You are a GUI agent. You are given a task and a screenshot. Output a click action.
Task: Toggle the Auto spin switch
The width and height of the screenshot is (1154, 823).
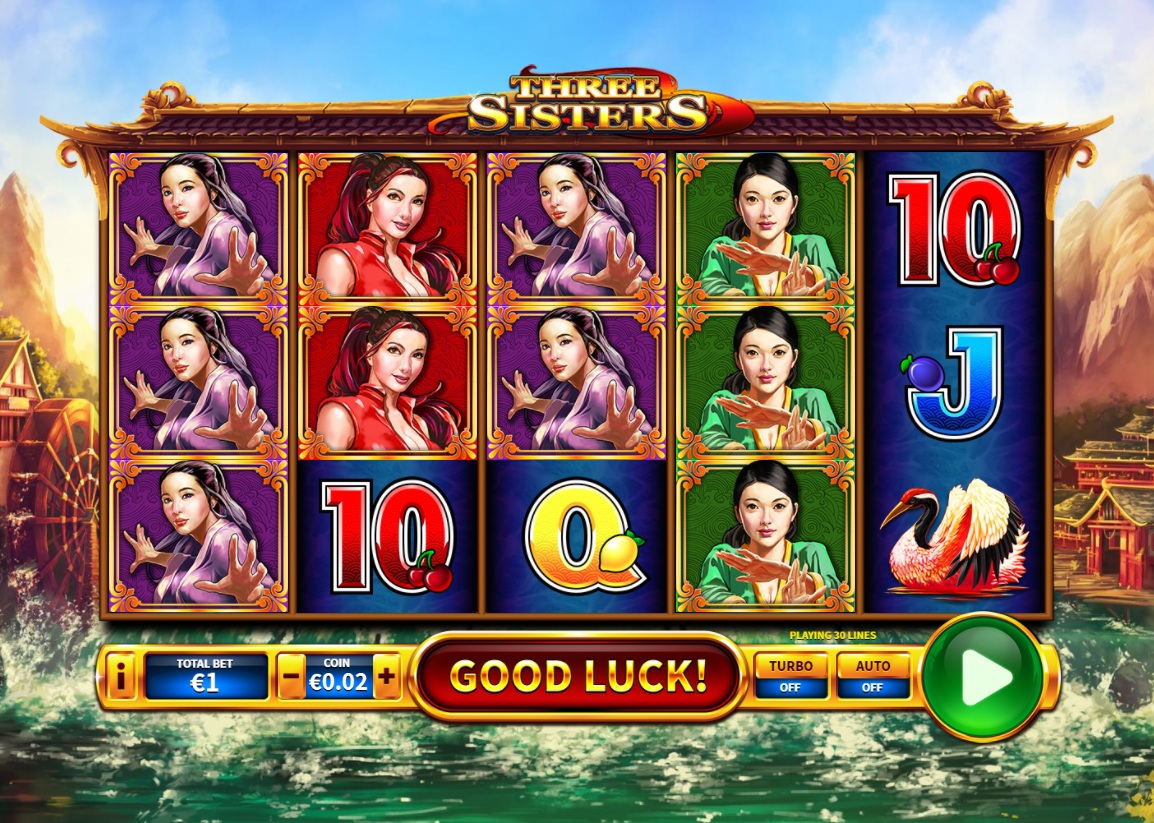click(x=873, y=676)
